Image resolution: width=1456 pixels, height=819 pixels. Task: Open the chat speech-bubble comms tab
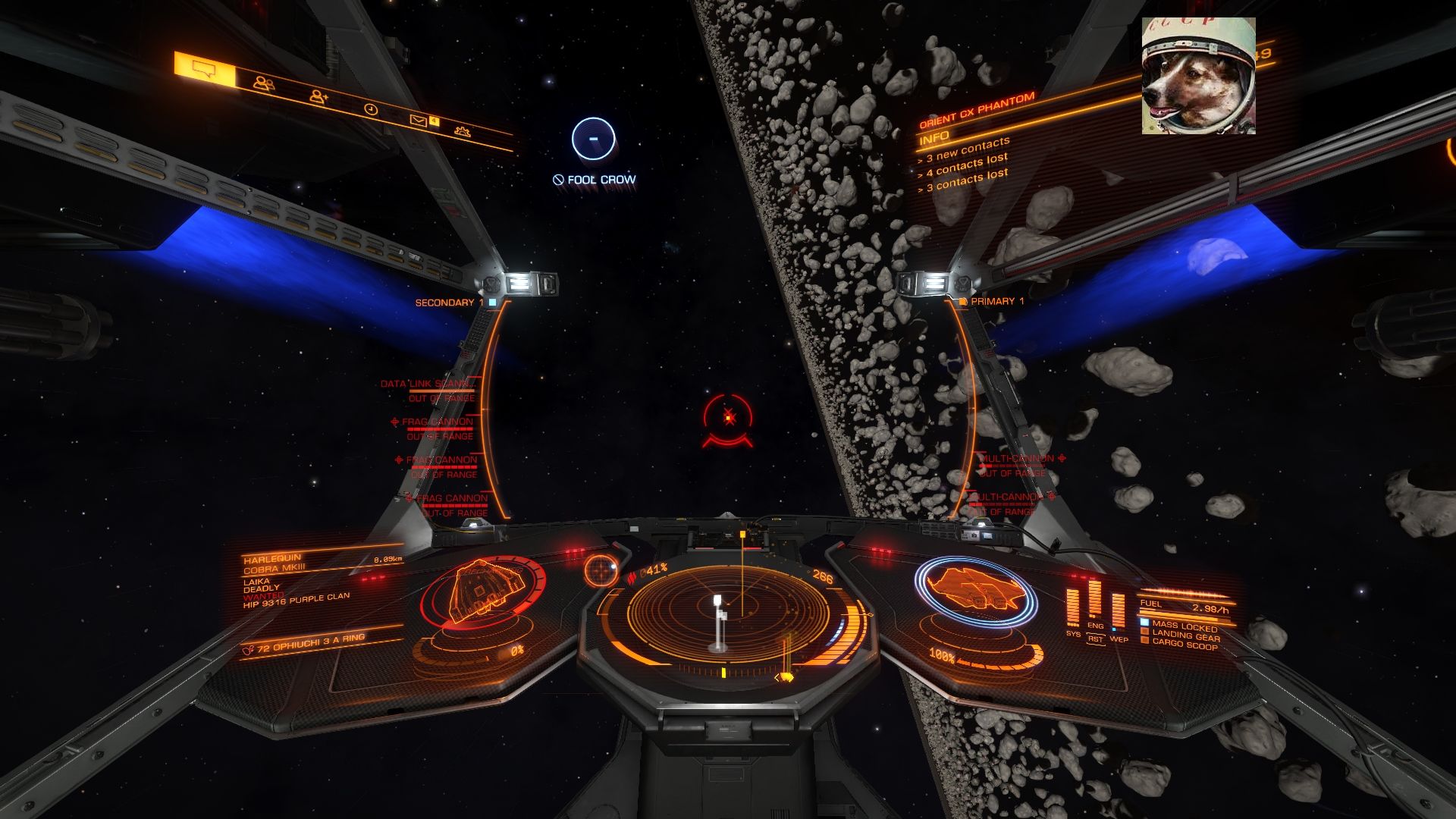[x=204, y=71]
